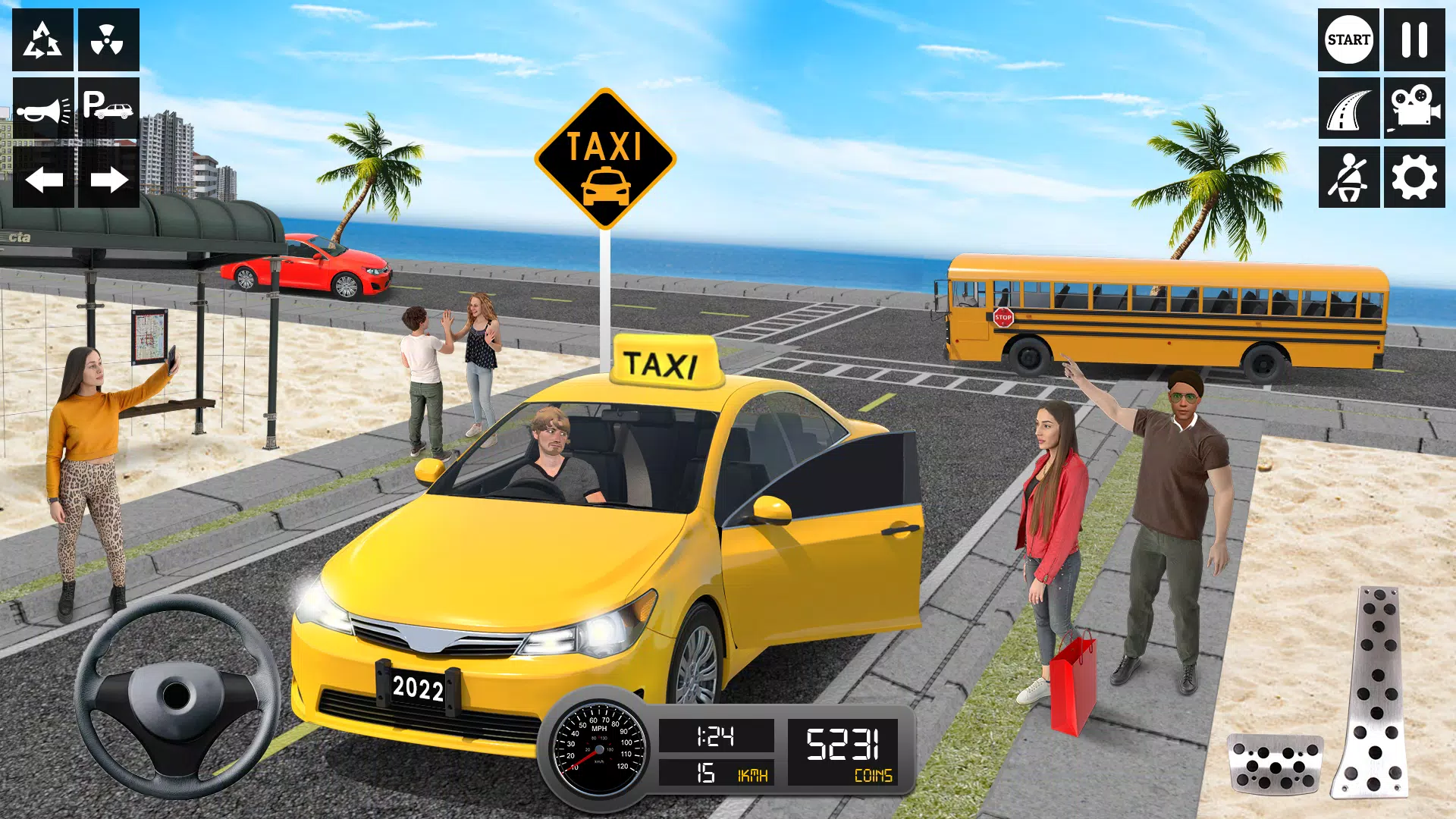This screenshot has width=1456, height=819.
Task: Click the speedometer gauge
Action: click(x=599, y=747)
